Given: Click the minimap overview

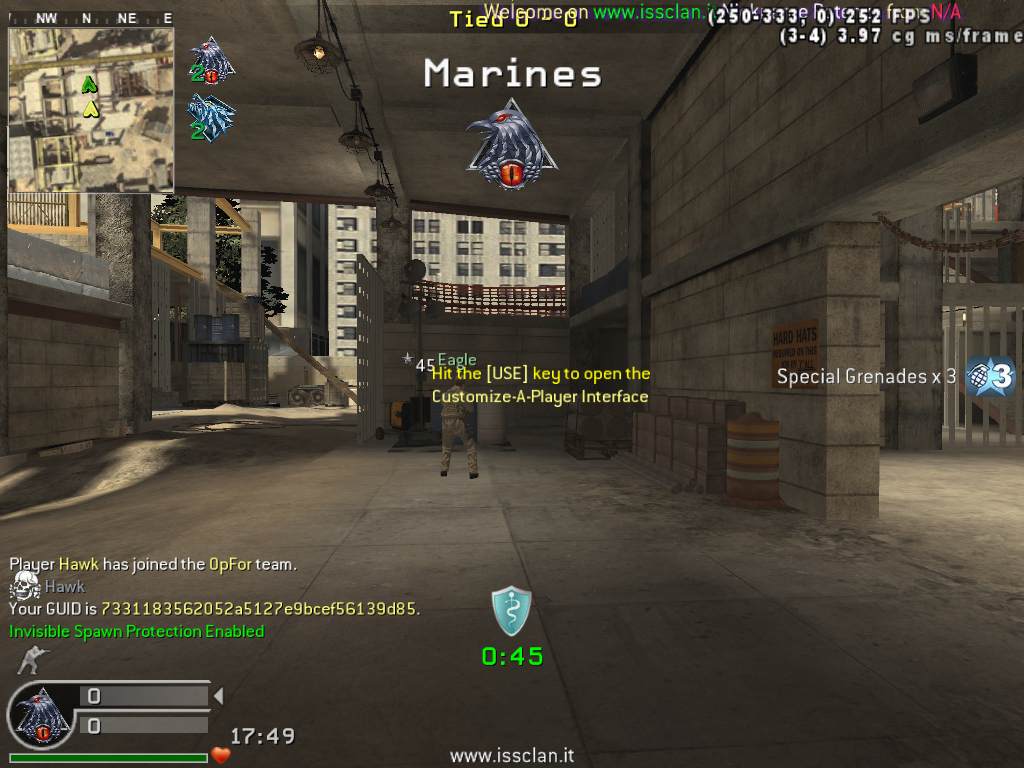Looking at the screenshot, I should pos(91,109).
